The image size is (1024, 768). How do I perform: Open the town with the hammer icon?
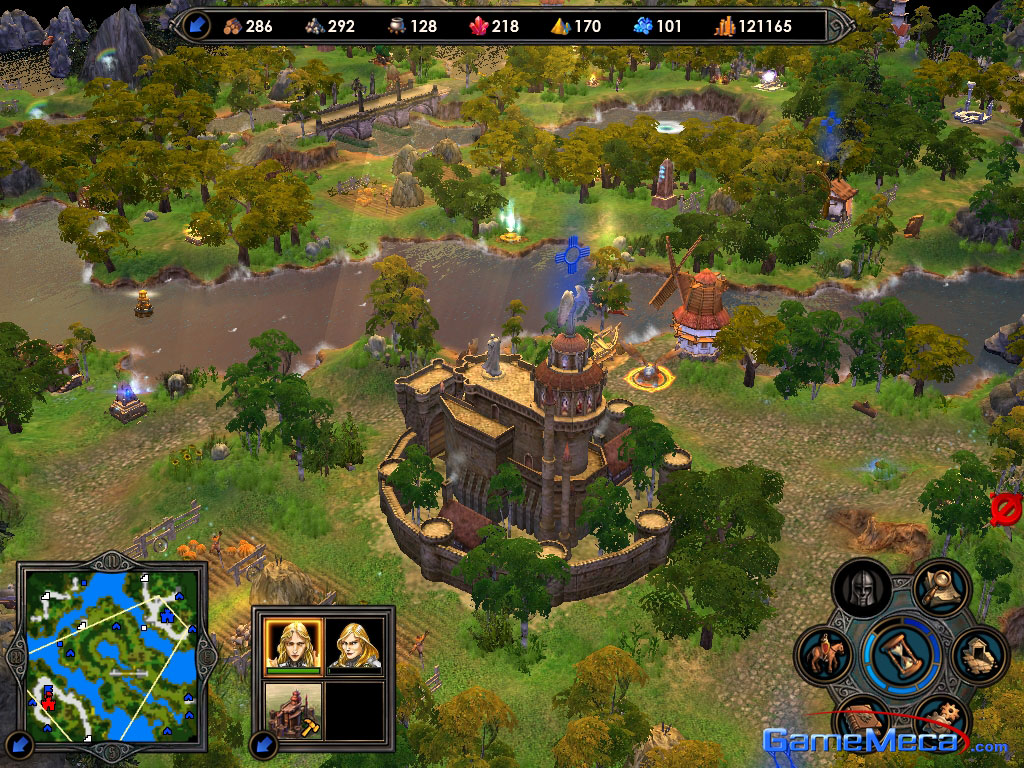click(x=293, y=708)
